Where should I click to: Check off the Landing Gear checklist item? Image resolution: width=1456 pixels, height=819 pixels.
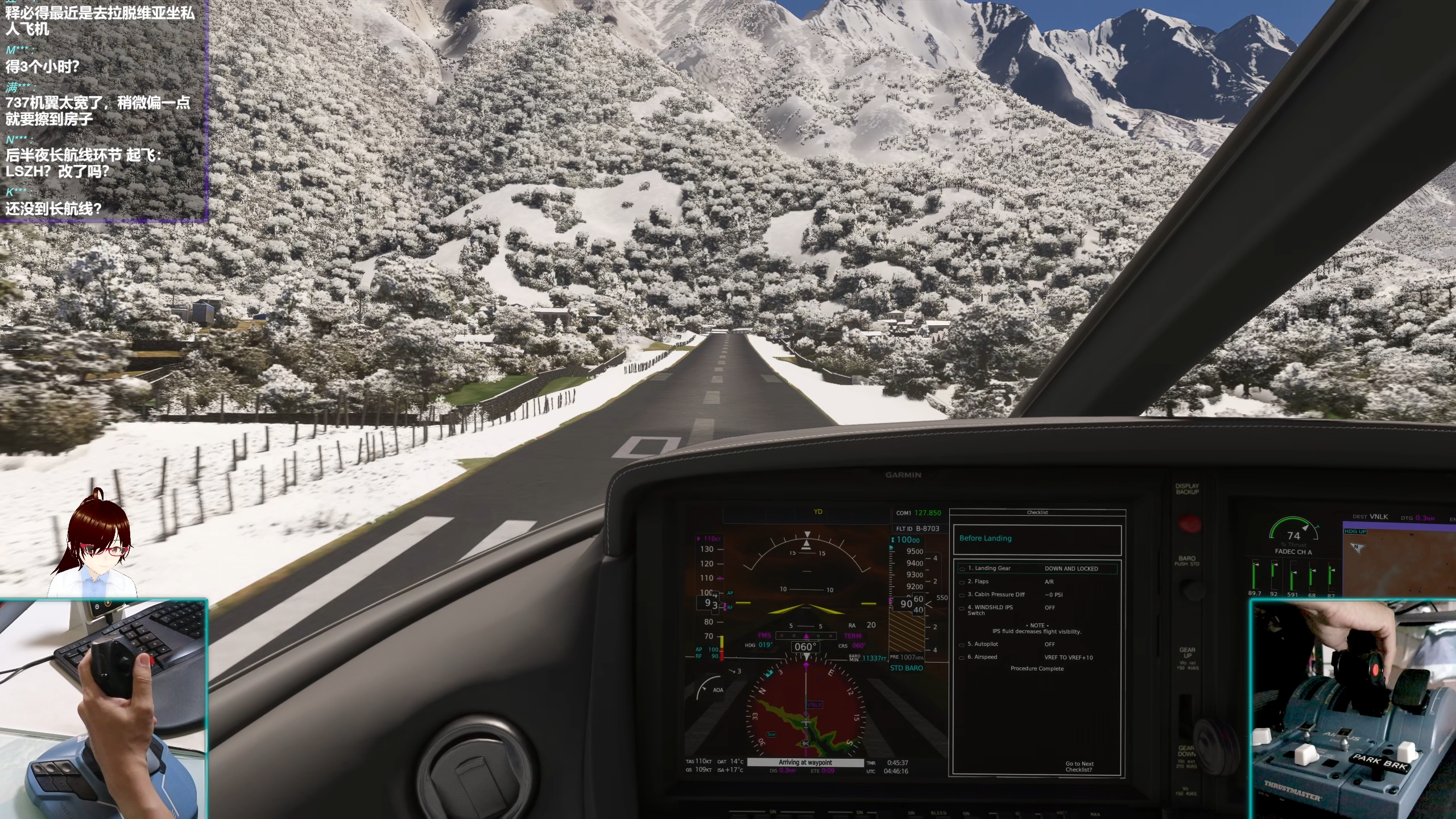(962, 569)
